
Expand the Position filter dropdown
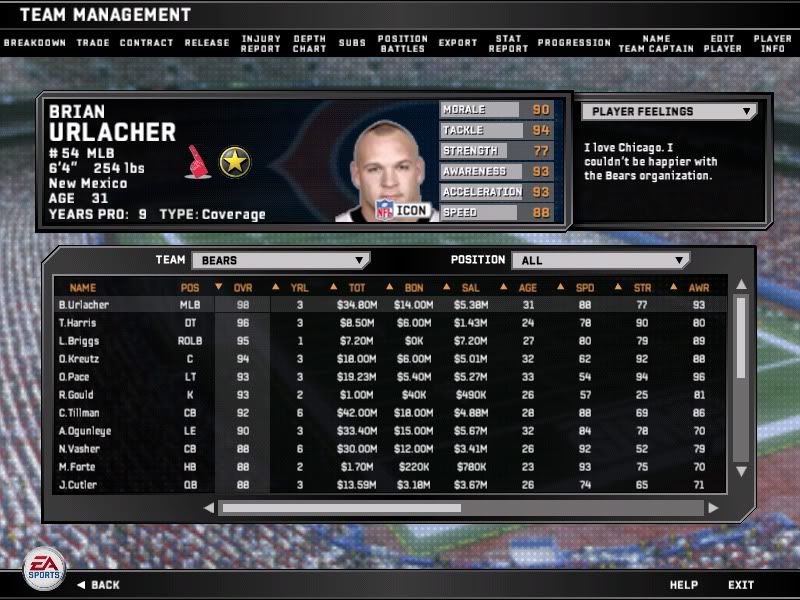(600, 260)
